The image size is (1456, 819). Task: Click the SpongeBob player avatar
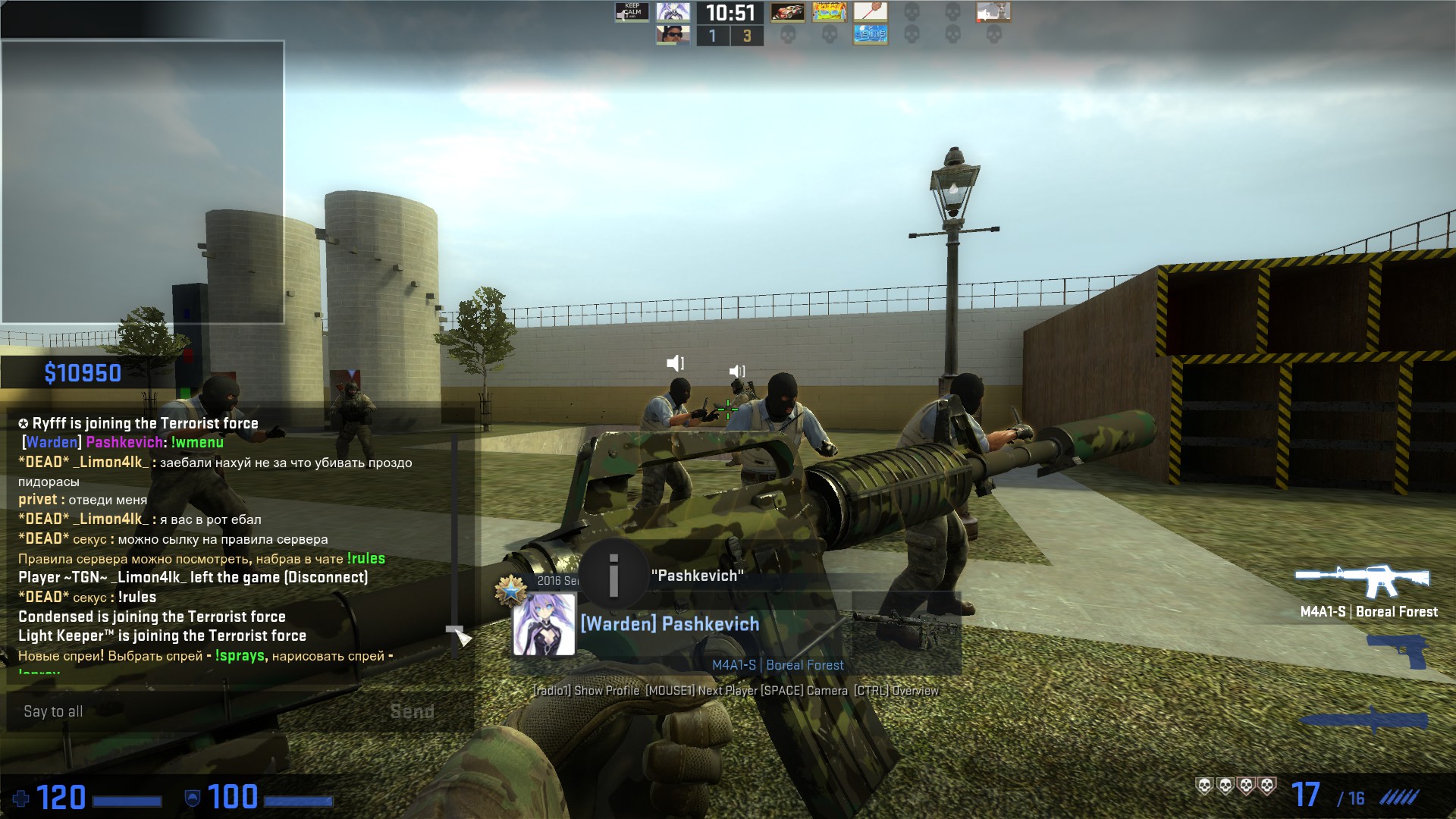click(829, 12)
